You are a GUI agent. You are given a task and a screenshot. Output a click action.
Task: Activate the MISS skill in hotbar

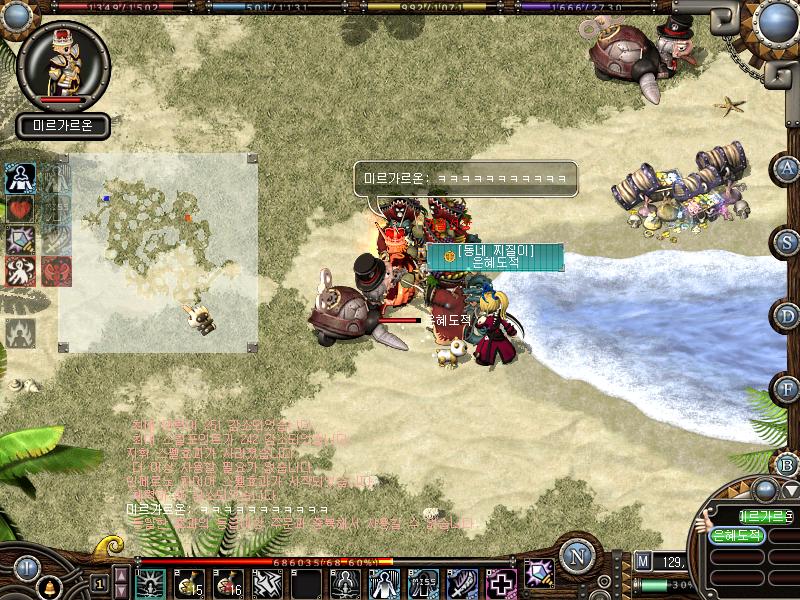424,583
